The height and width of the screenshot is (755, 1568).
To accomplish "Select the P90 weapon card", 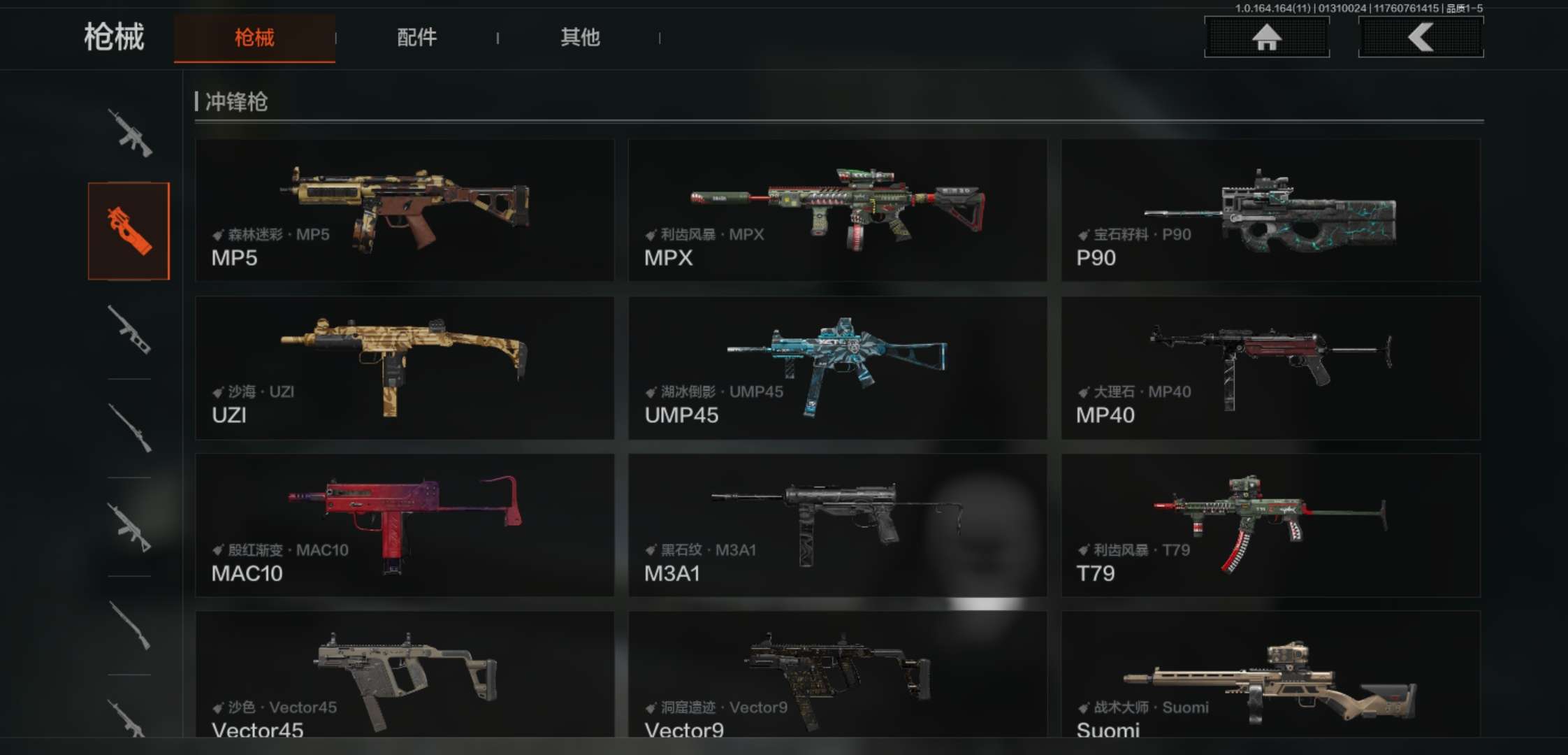I will click(1270, 210).
